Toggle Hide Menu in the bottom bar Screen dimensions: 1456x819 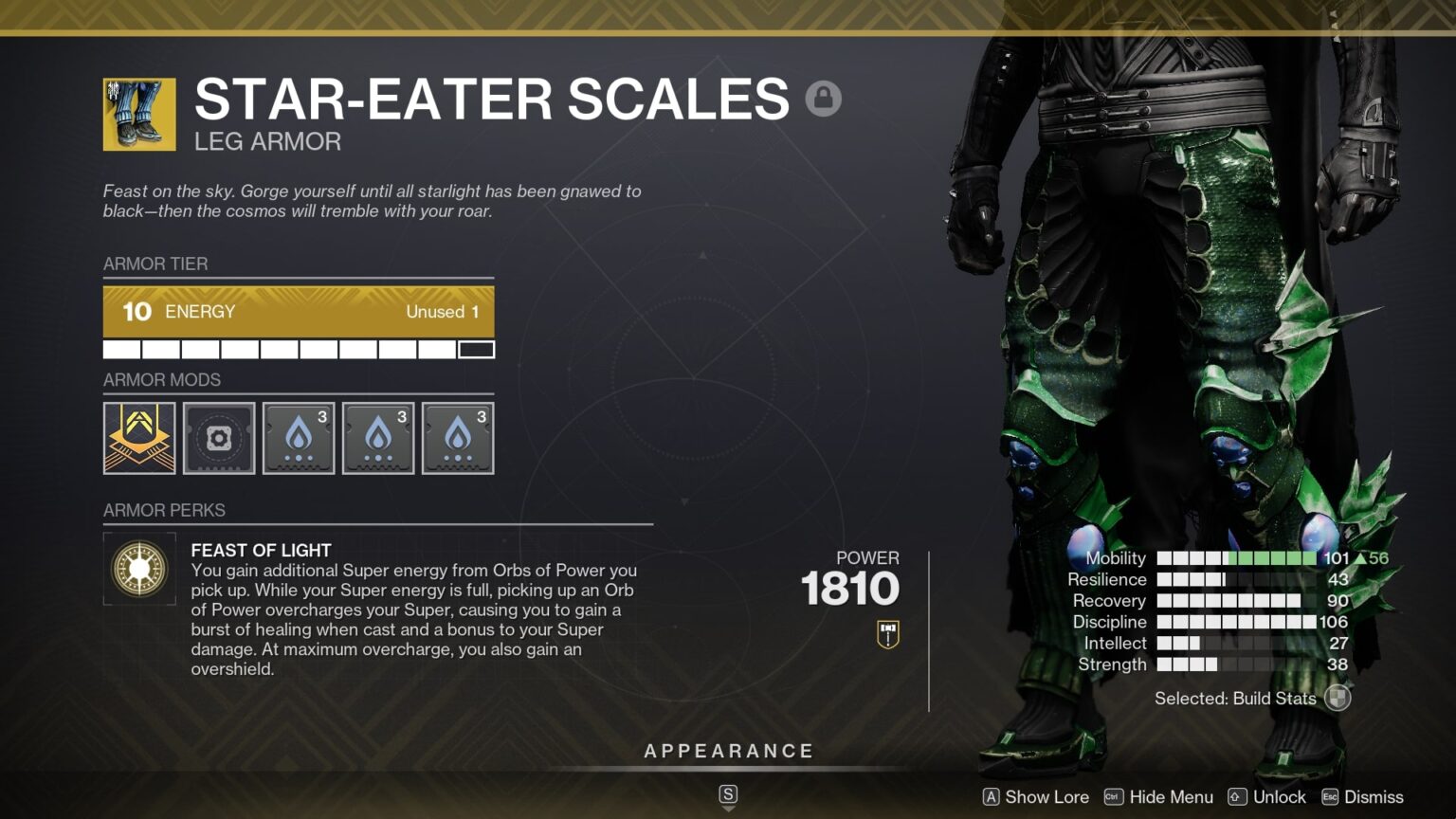(x=1158, y=797)
